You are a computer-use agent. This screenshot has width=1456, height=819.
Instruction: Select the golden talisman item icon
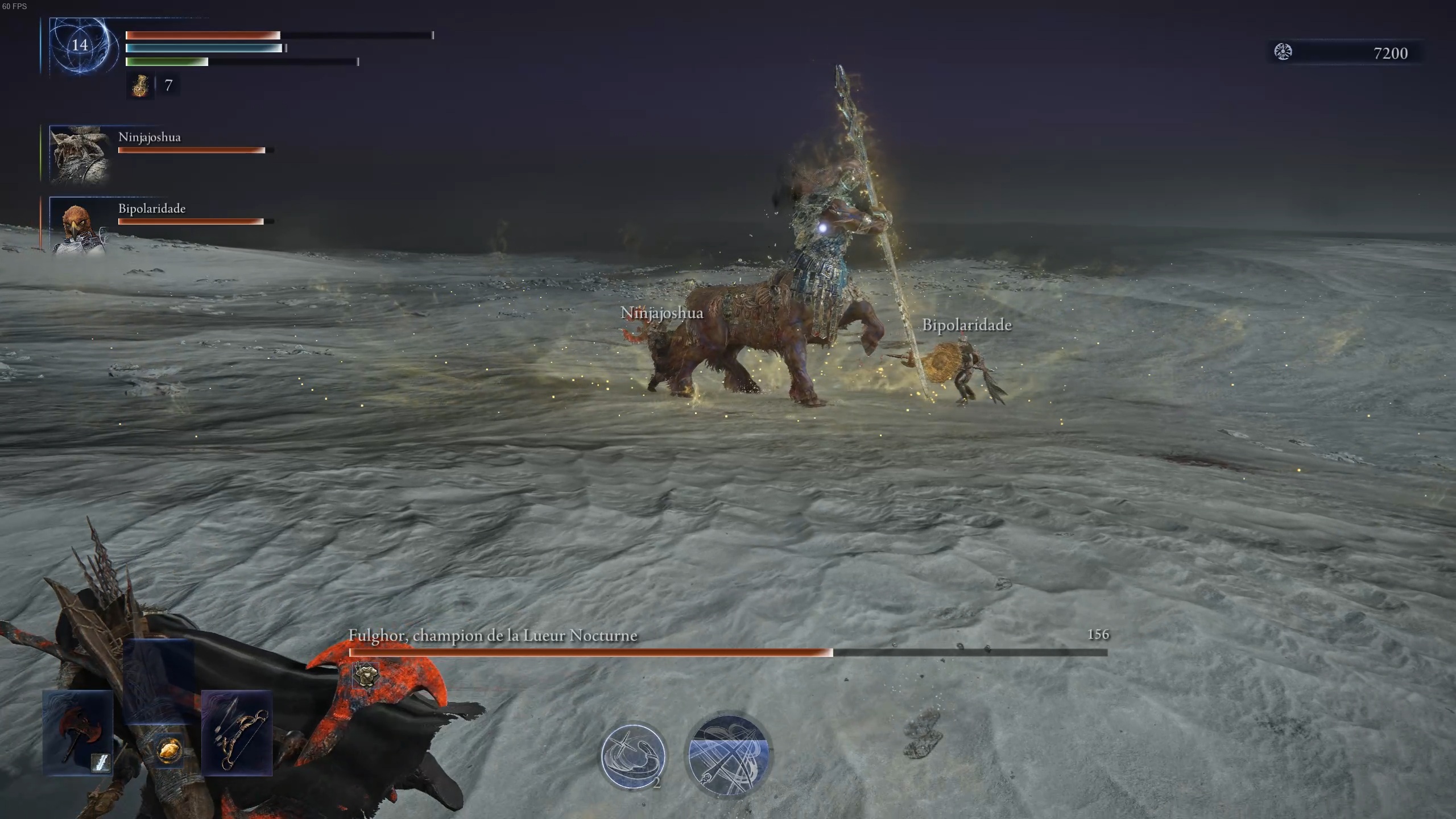point(171,751)
